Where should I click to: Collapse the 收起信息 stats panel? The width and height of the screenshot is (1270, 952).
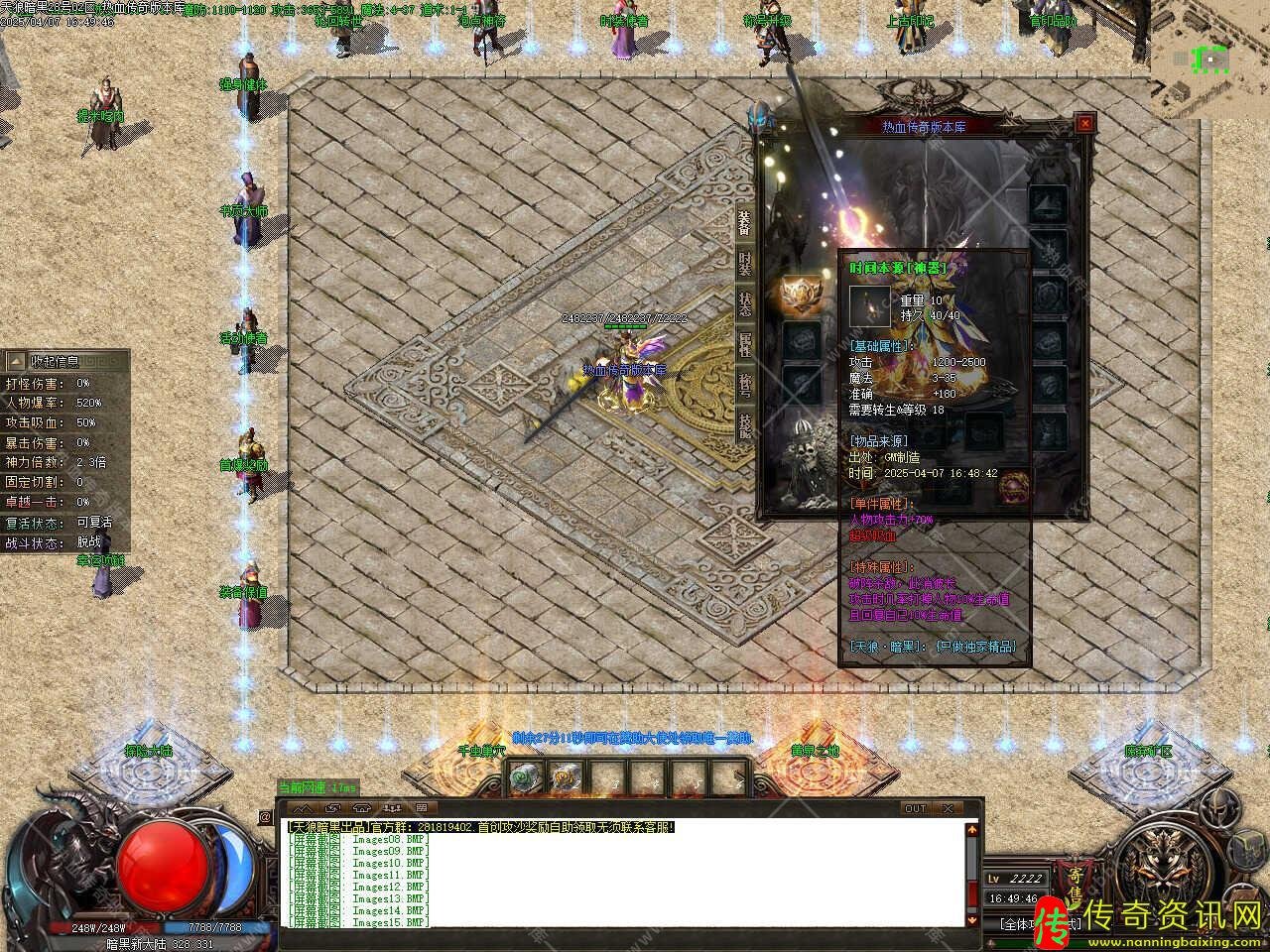[x=15, y=361]
